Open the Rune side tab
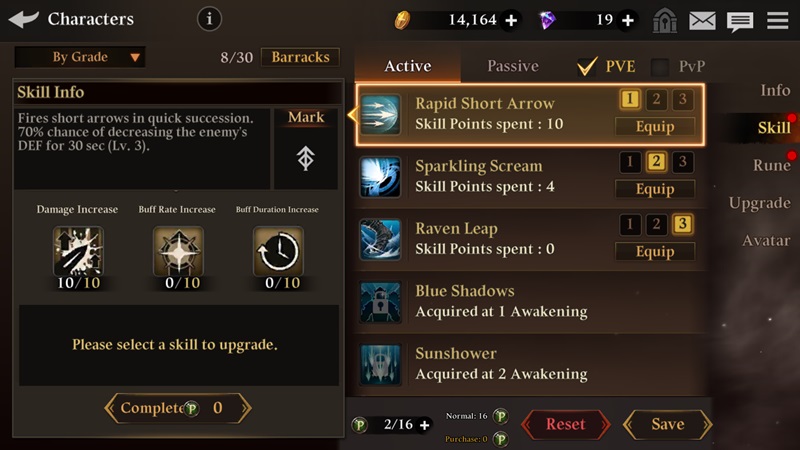Screen dimensions: 800x450 tap(771, 165)
